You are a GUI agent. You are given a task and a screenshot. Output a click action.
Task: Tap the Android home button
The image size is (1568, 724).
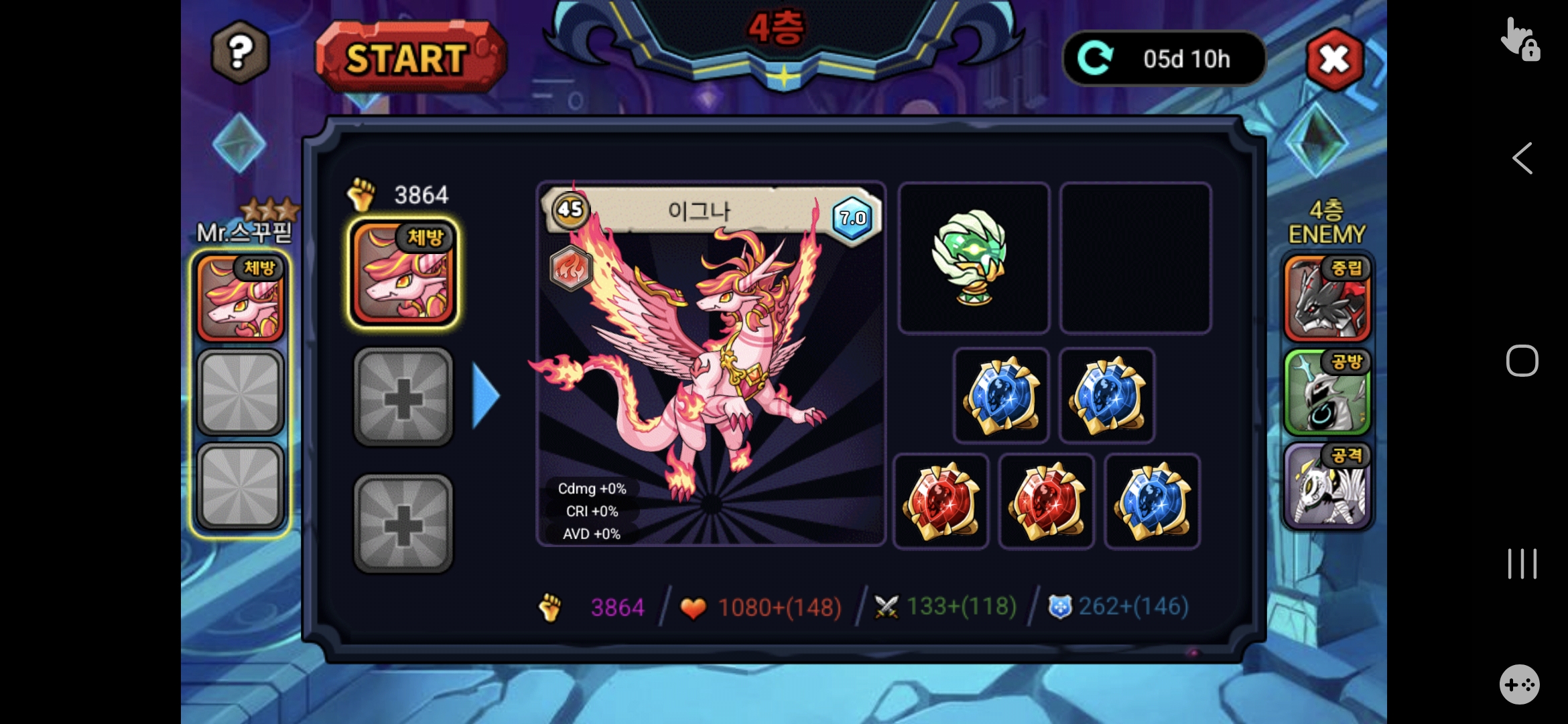1522,361
